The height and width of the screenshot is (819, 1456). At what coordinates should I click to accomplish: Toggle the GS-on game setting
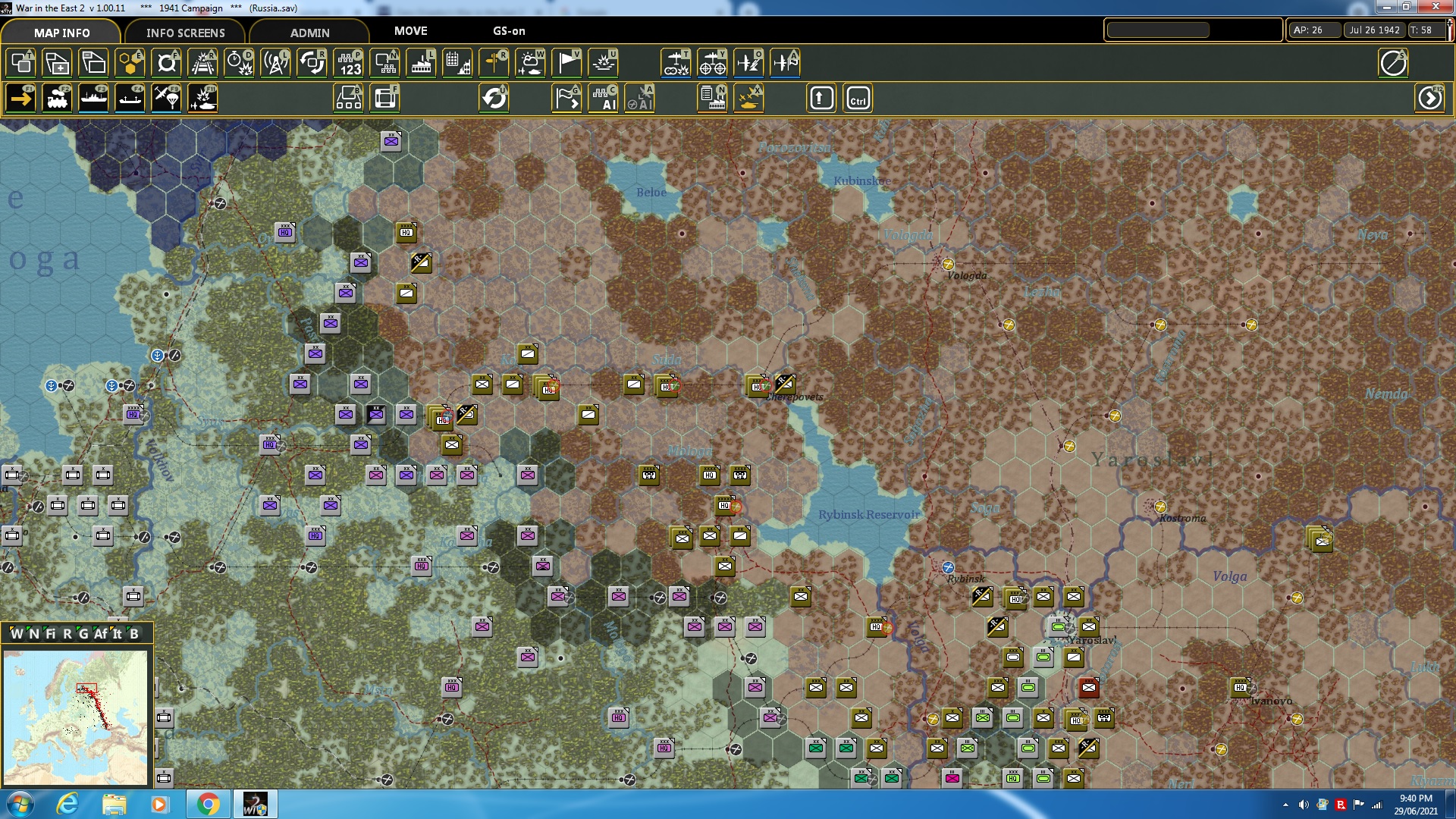507,31
